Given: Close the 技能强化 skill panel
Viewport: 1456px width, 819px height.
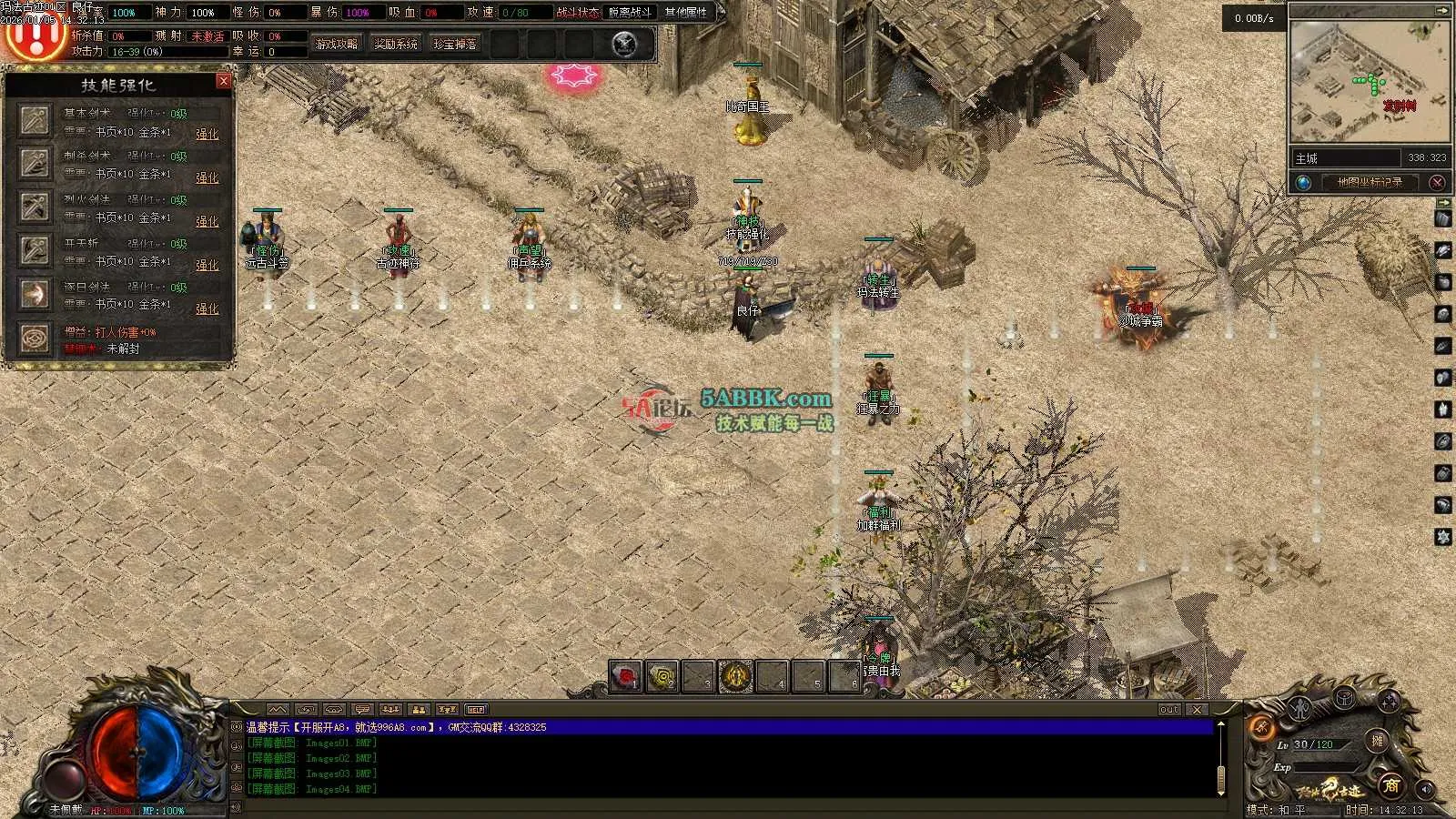Looking at the screenshot, I should 224,81.
